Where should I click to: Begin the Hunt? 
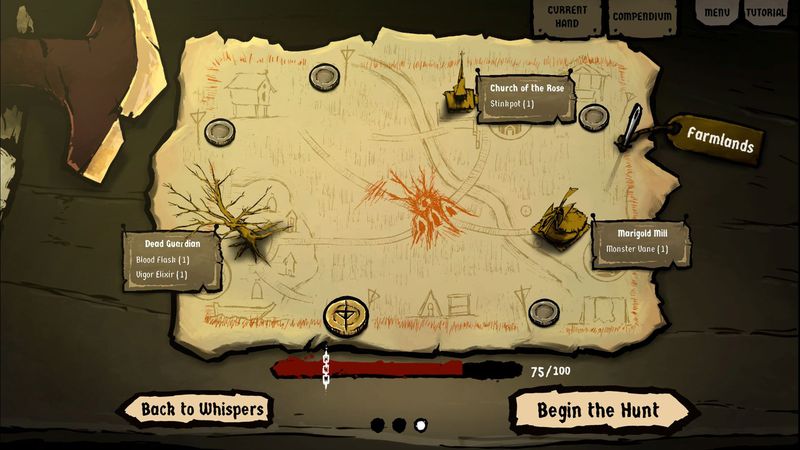[x=598, y=409]
